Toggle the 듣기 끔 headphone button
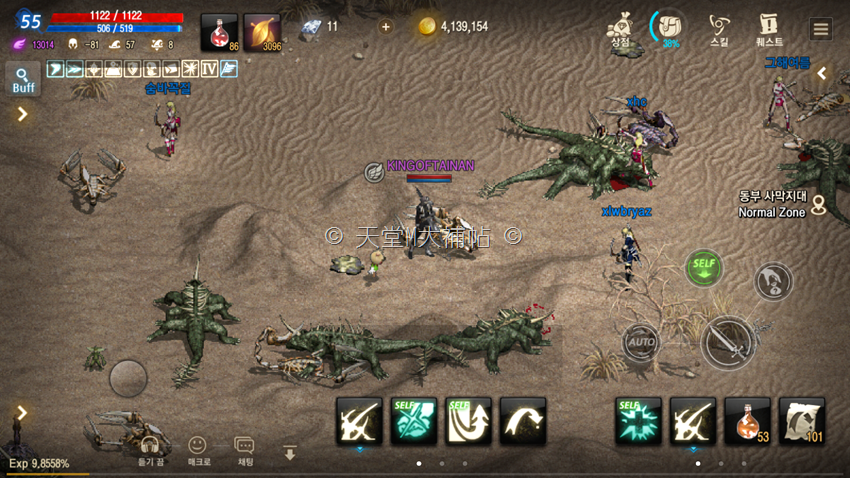Viewport: 850px width, 478px height. pyautogui.click(x=150, y=450)
